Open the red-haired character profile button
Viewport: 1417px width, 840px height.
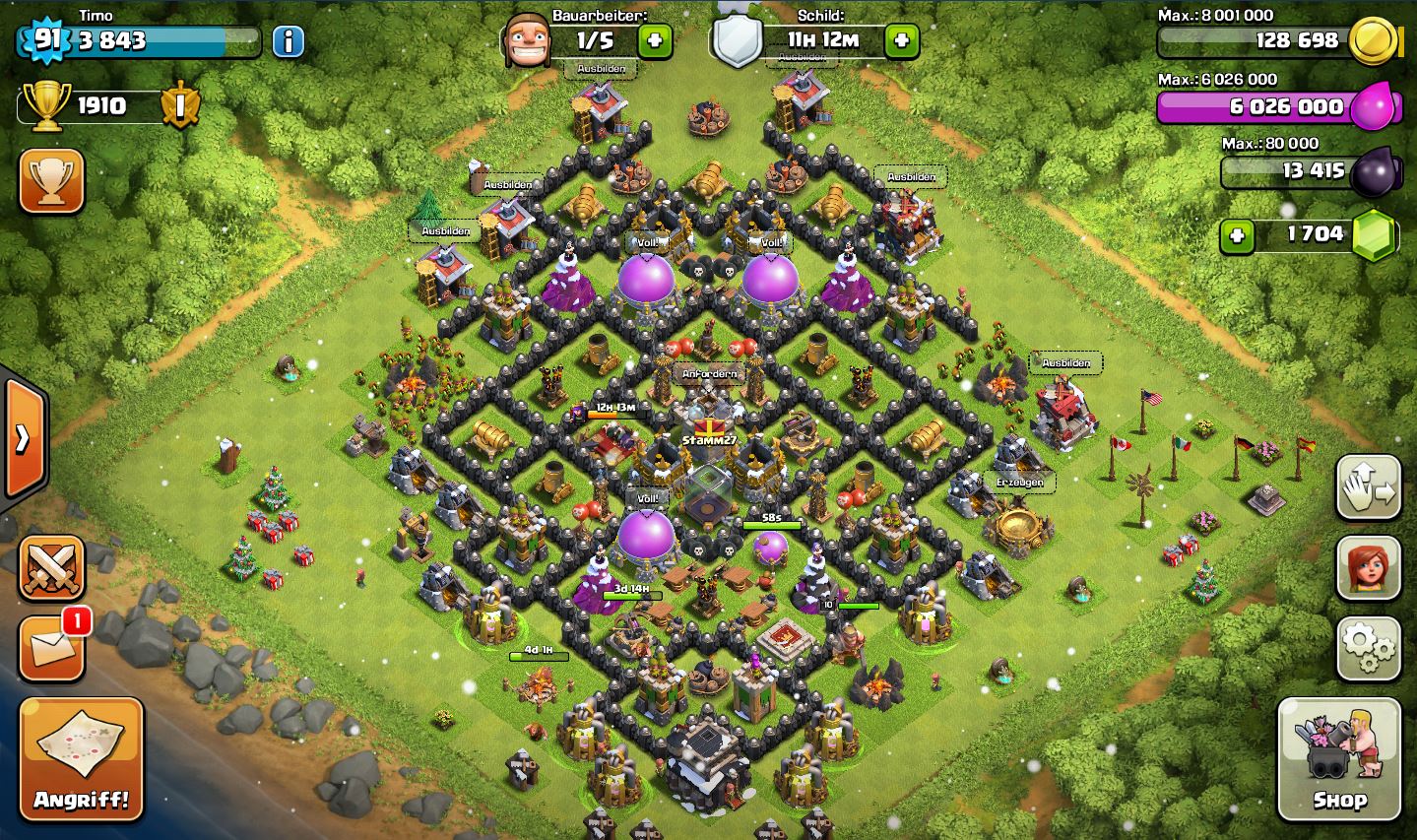[1369, 568]
